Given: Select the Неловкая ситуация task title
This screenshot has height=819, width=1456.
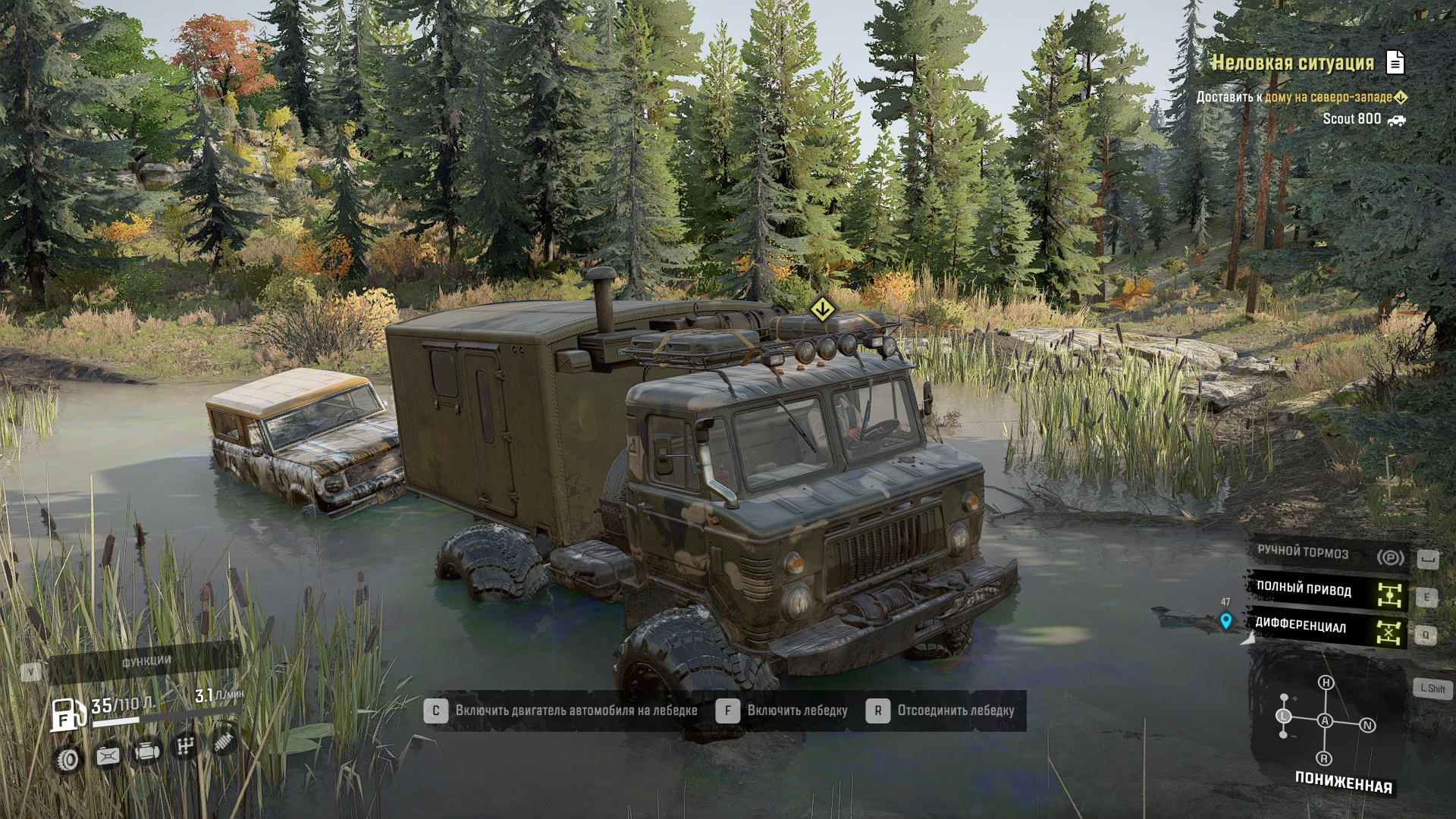Looking at the screenshot, I should click(1292, 63).
